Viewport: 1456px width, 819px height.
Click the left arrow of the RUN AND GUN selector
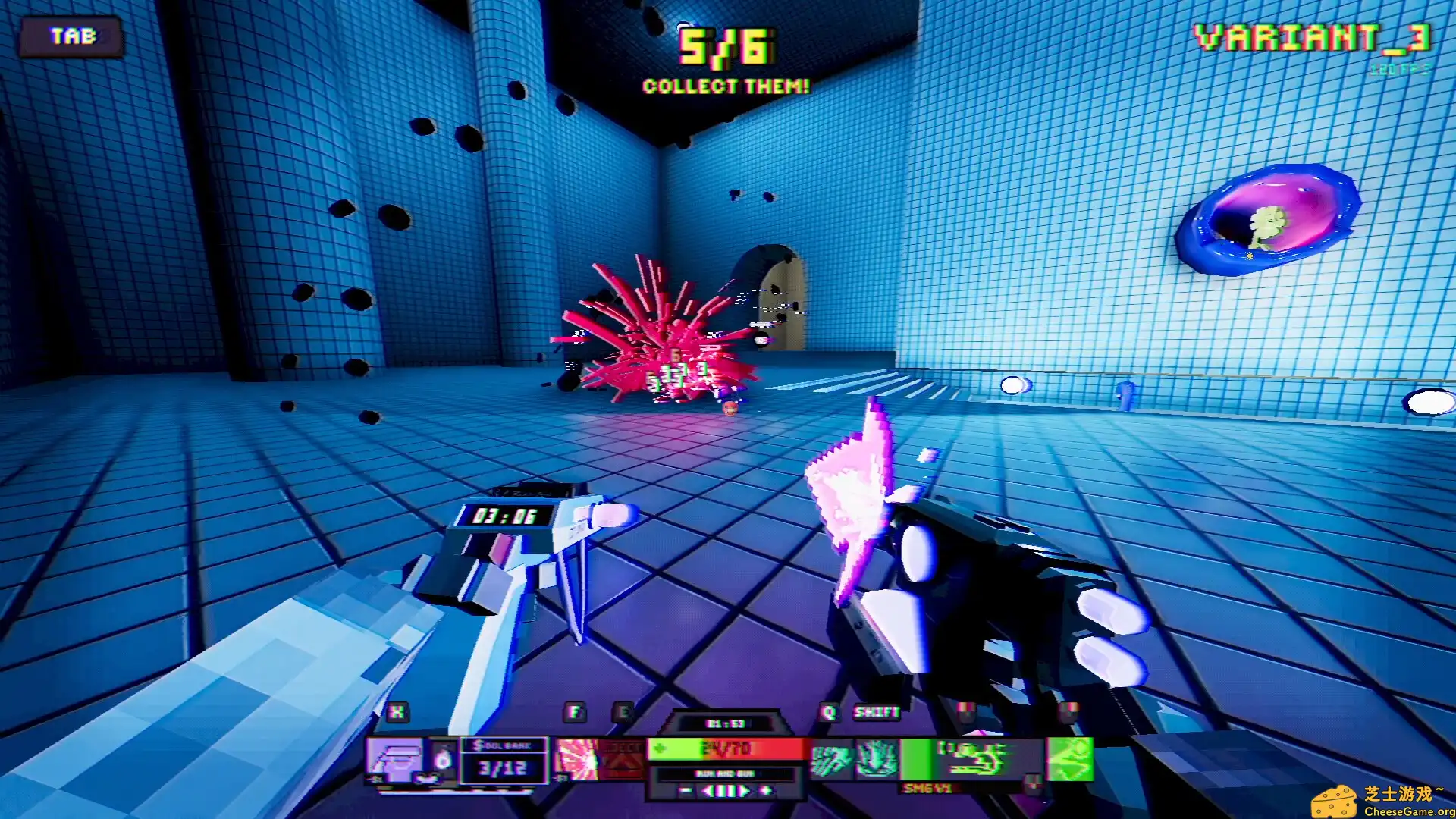(x=709, y=791)
